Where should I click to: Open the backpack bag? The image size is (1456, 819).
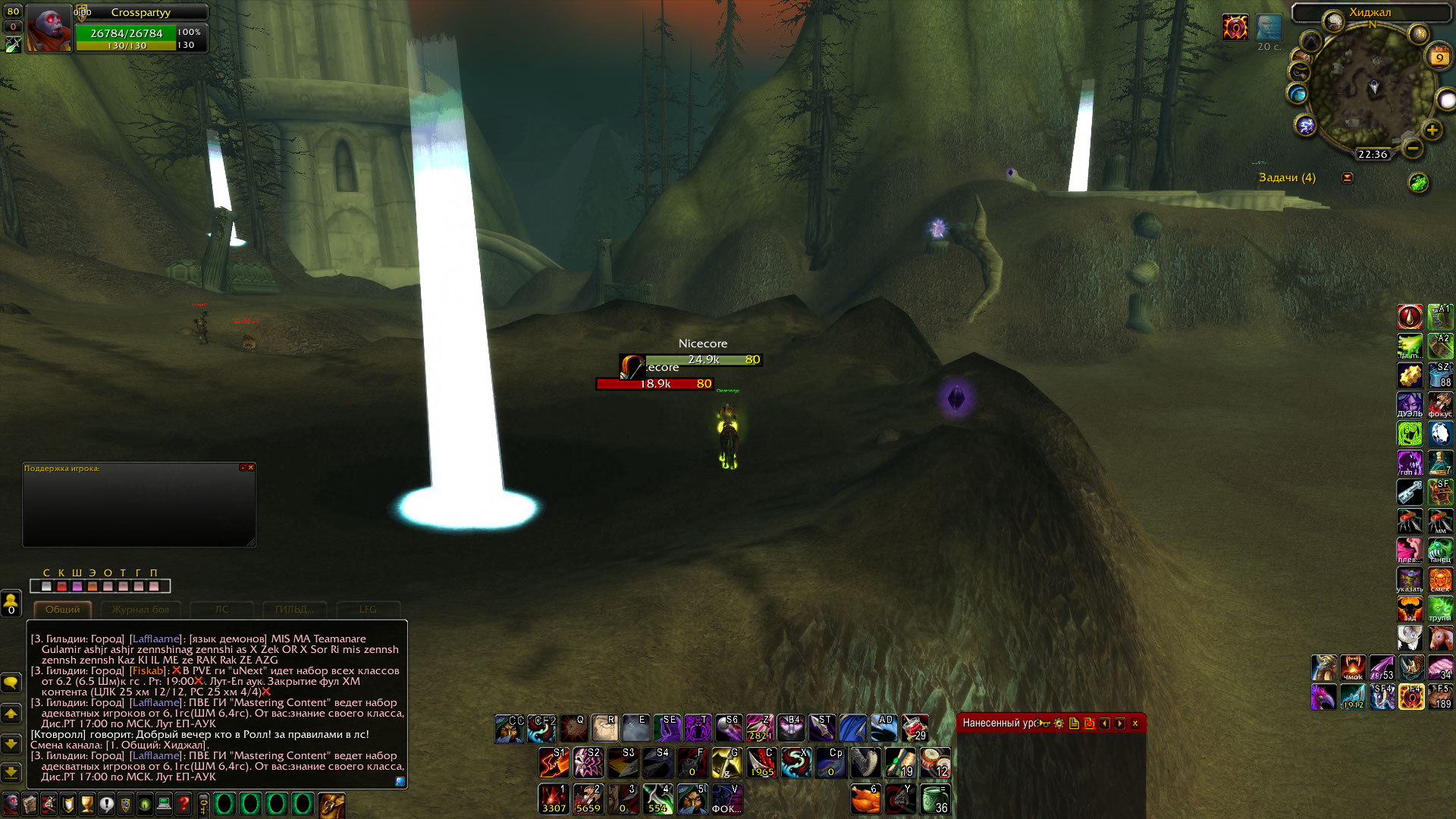click(x=331, y=805)
